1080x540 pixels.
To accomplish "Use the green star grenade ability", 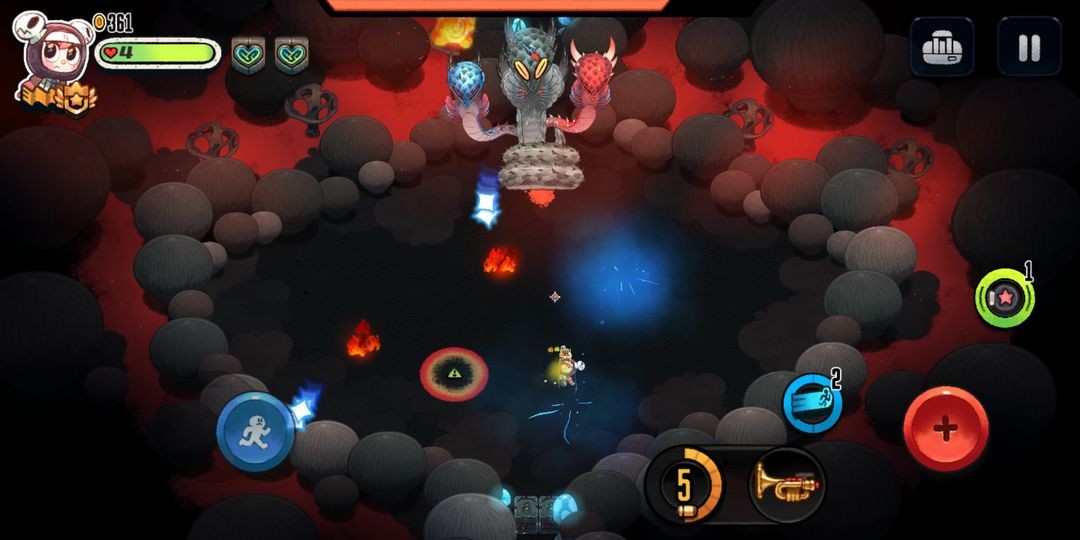I will [x=1003, y=298].
